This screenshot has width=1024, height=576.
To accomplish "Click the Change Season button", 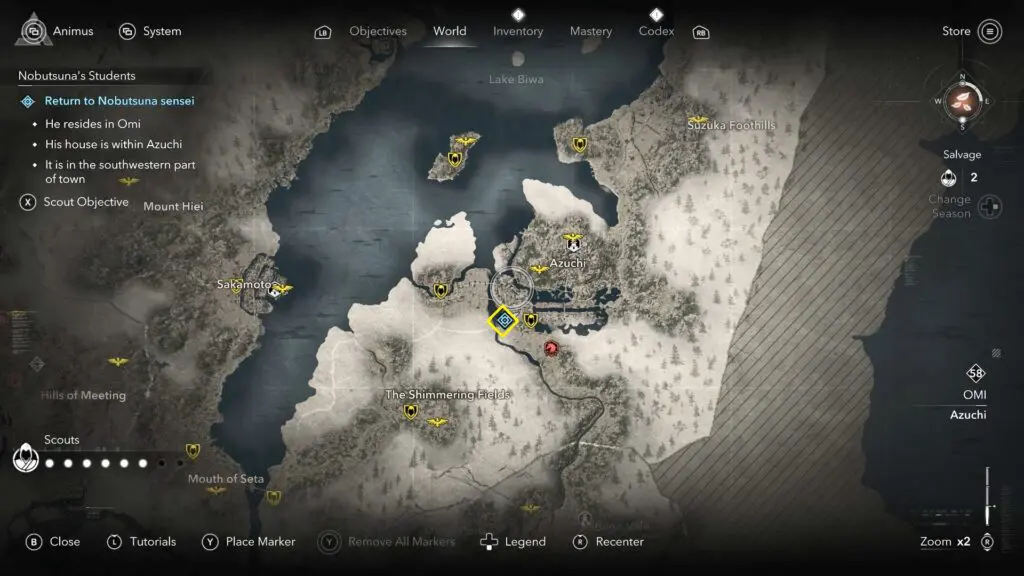I will coord(989,207).
